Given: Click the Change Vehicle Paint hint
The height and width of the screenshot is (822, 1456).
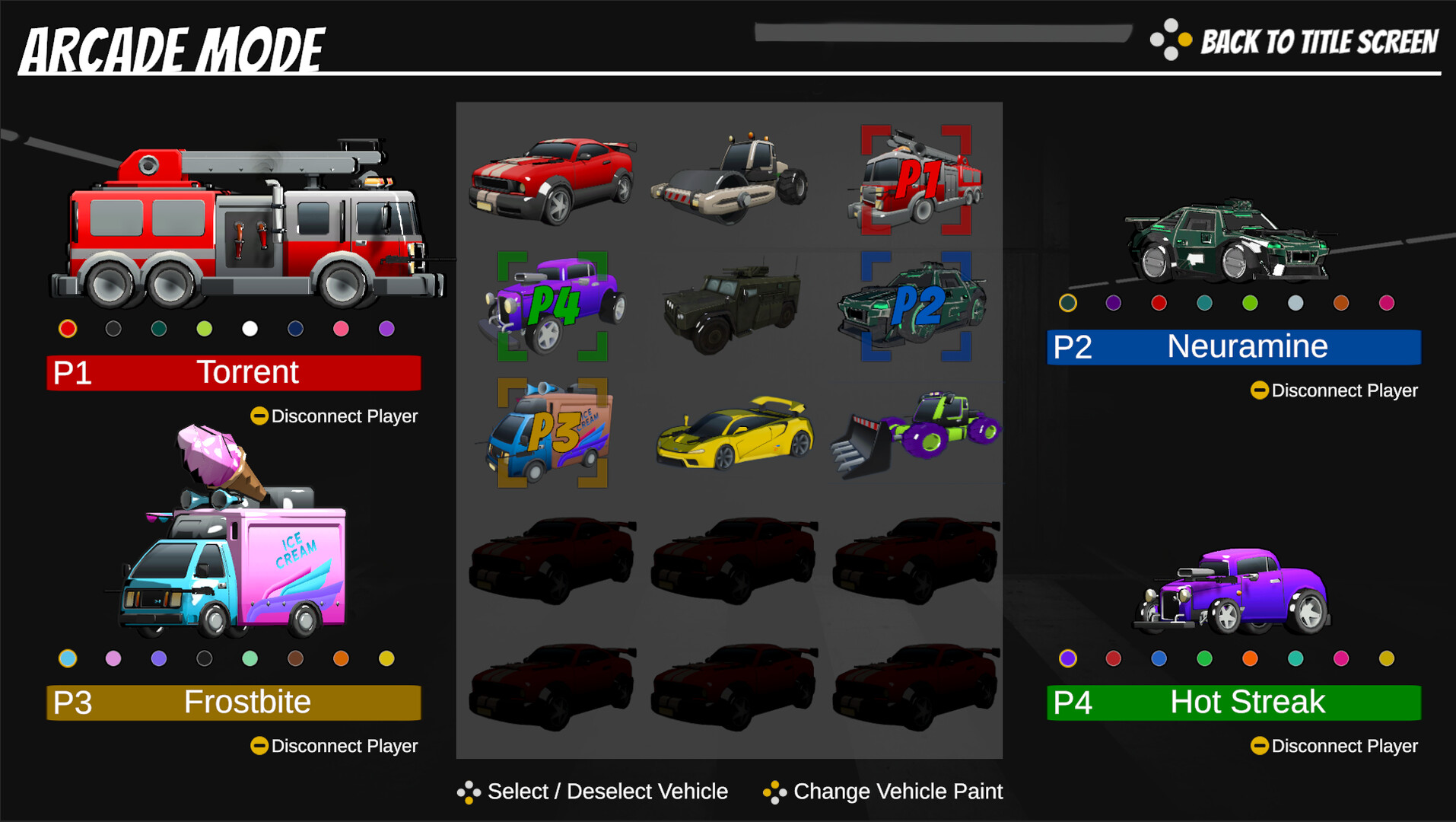Looking at the screenshot, I should click(898, 792).
